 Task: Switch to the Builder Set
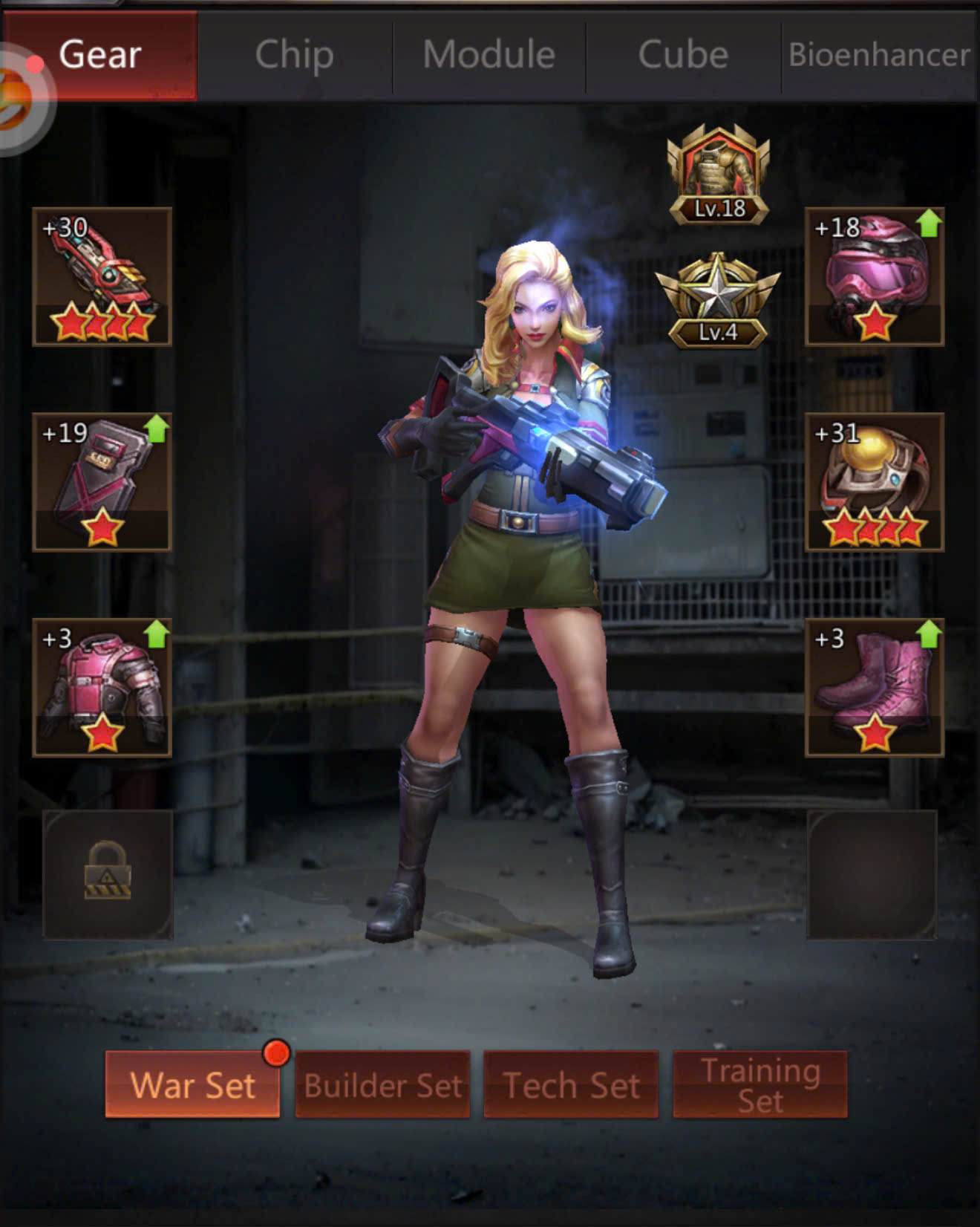coord(382,1084)
